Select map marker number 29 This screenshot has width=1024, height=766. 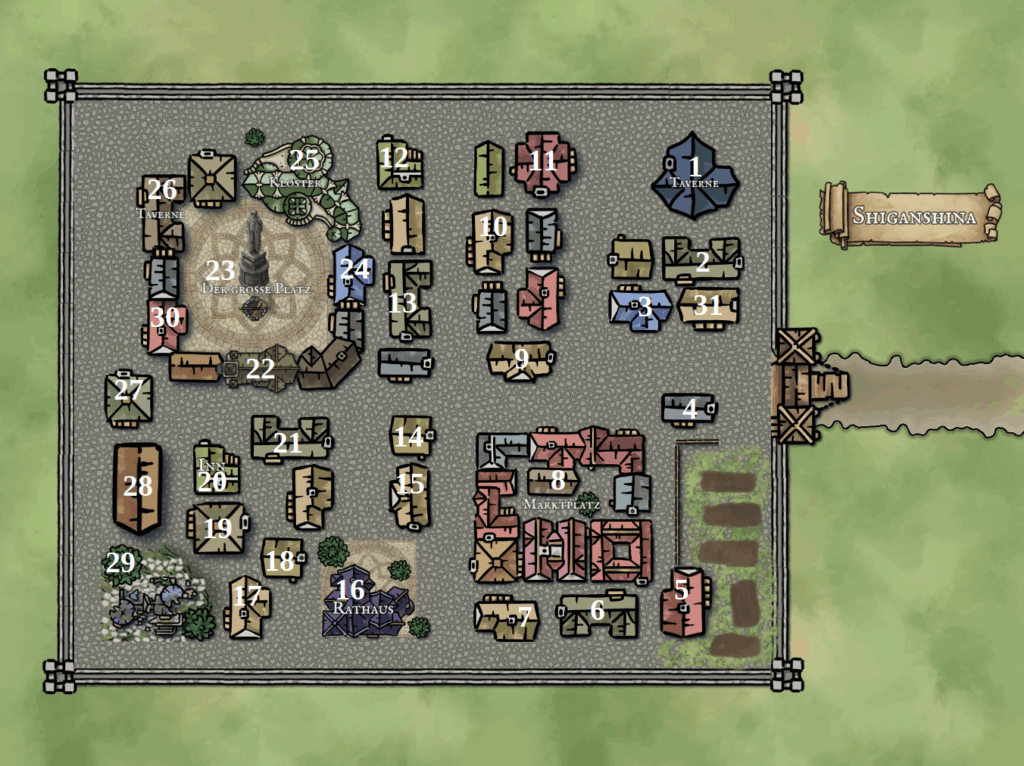[120, 563]
